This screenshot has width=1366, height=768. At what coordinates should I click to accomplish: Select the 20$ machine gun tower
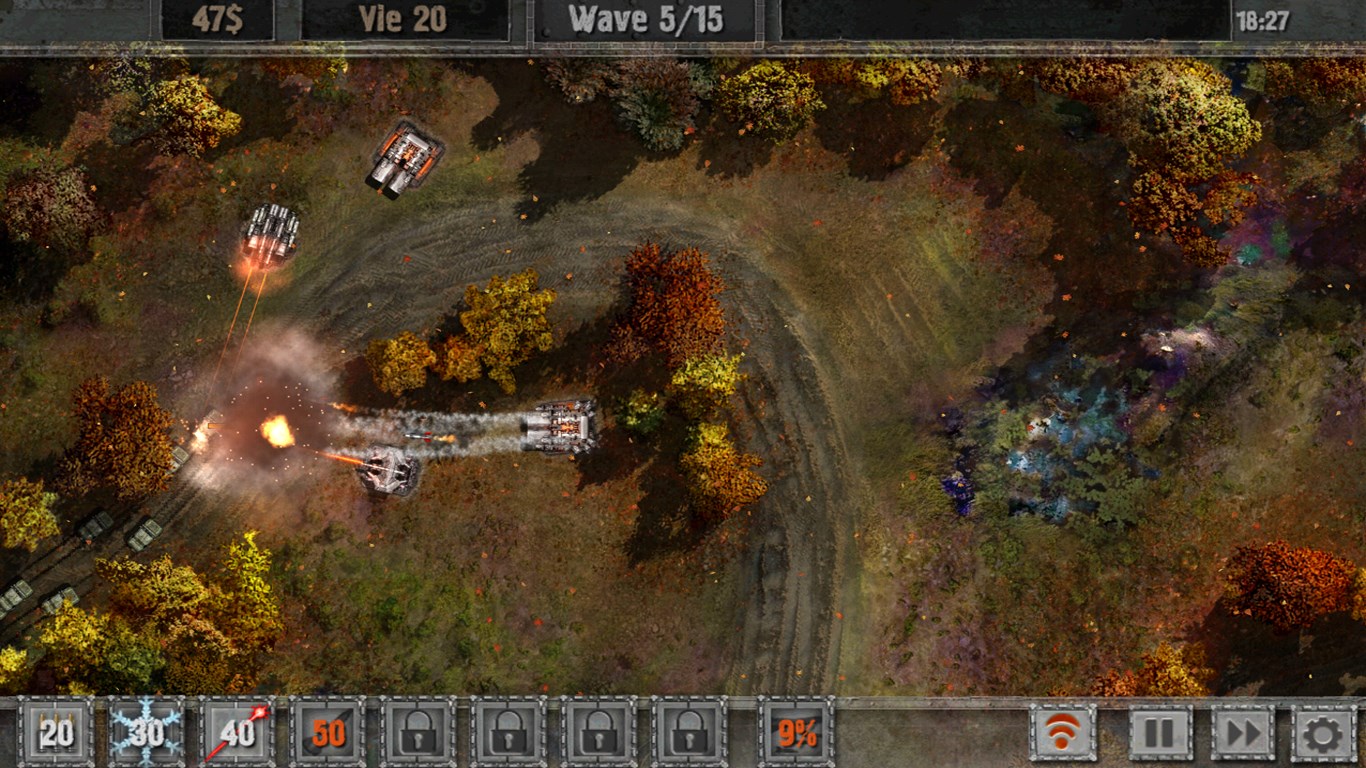tap(57, 733)
